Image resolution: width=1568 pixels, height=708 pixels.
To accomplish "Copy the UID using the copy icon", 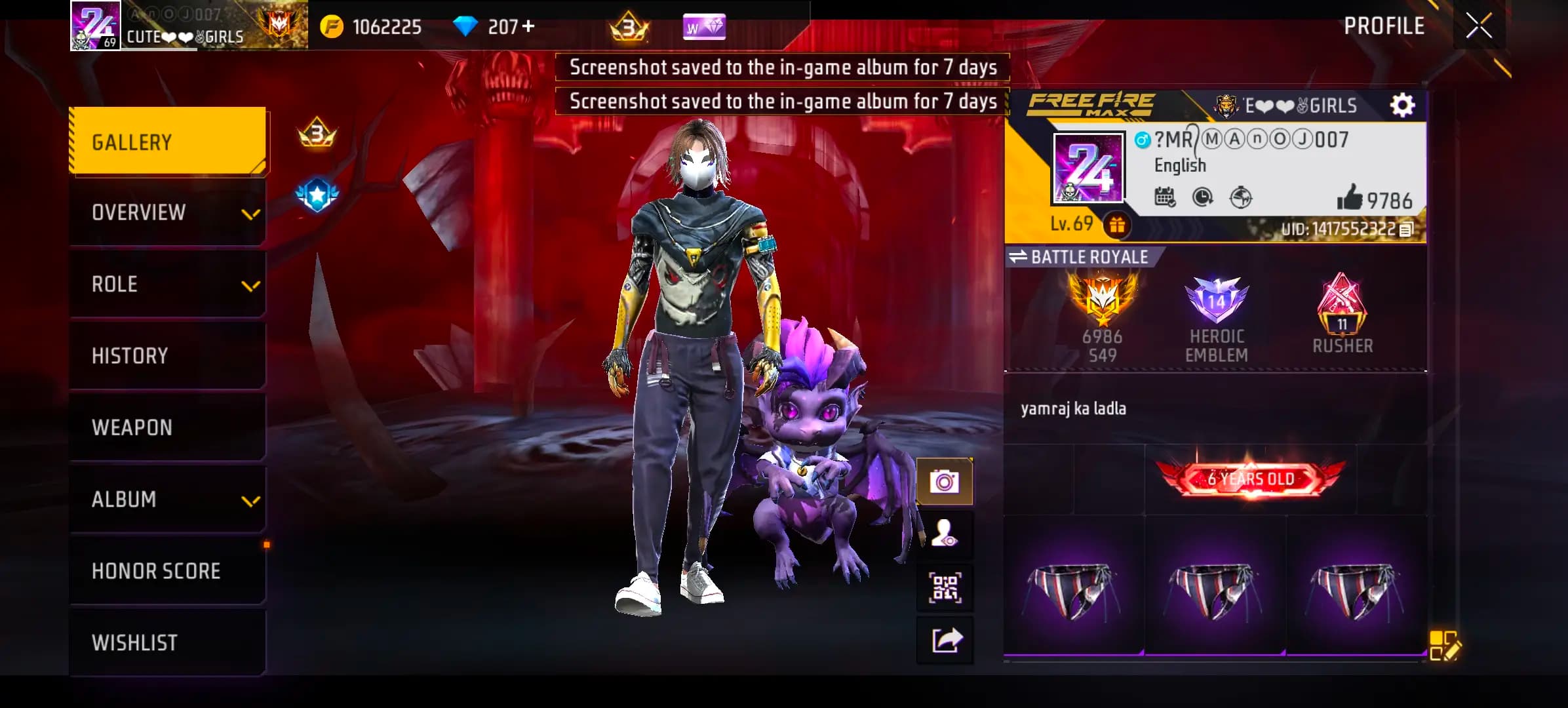I will coord(1405,229).
